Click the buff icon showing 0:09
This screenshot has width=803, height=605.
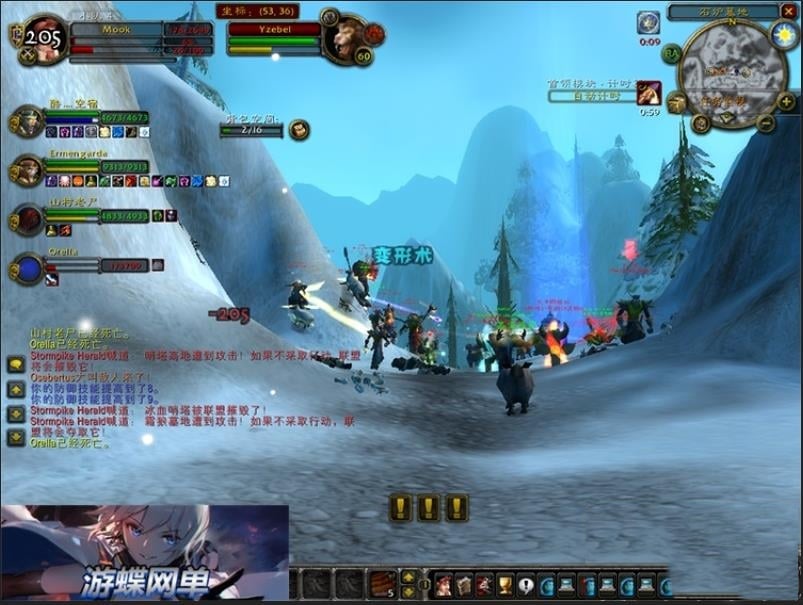(x=649, y=23)
